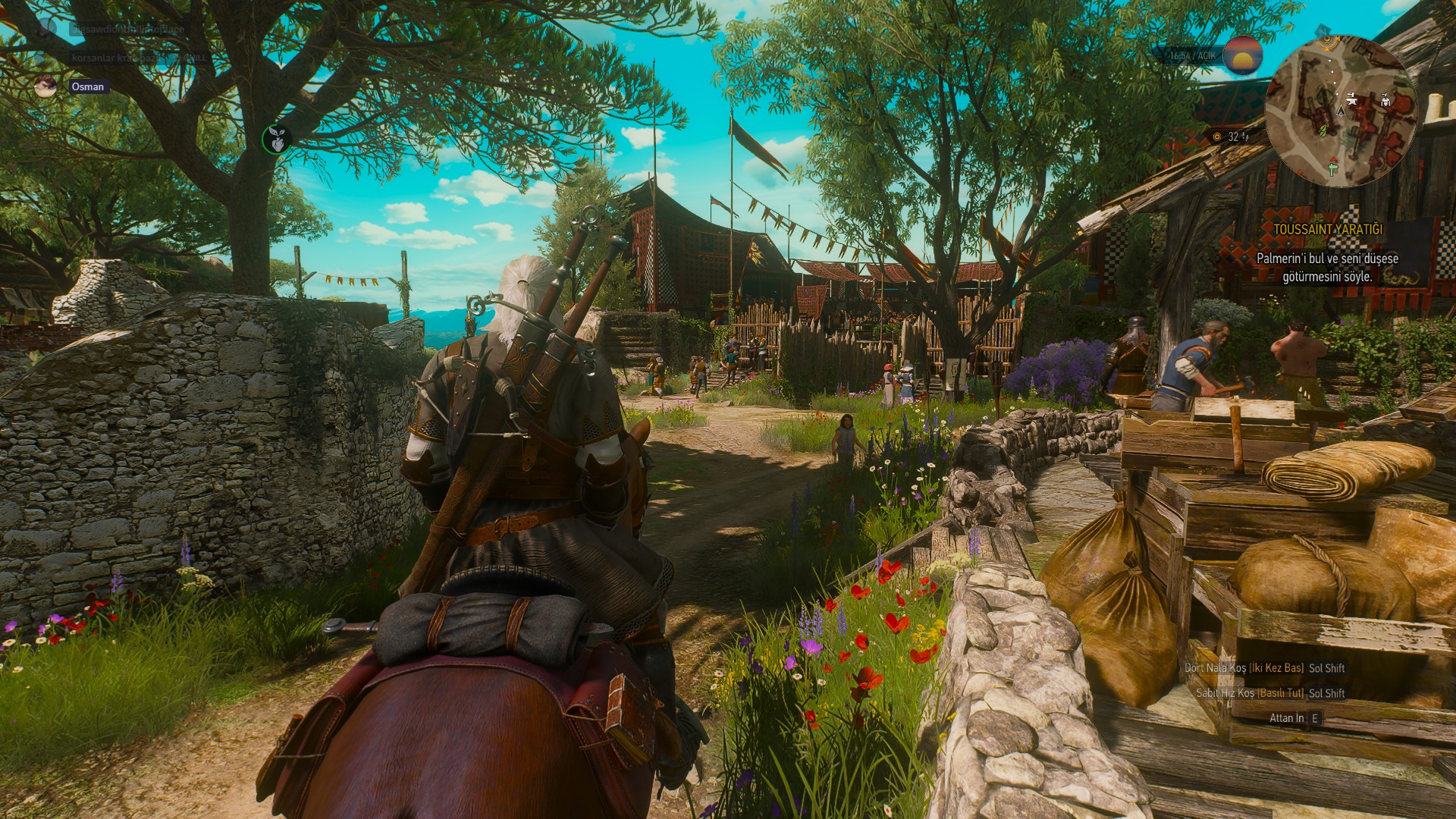The height and width of the screenshot is (819, 1456).
Task: Click the sunset weather icon
Action: pos(1242,55)
